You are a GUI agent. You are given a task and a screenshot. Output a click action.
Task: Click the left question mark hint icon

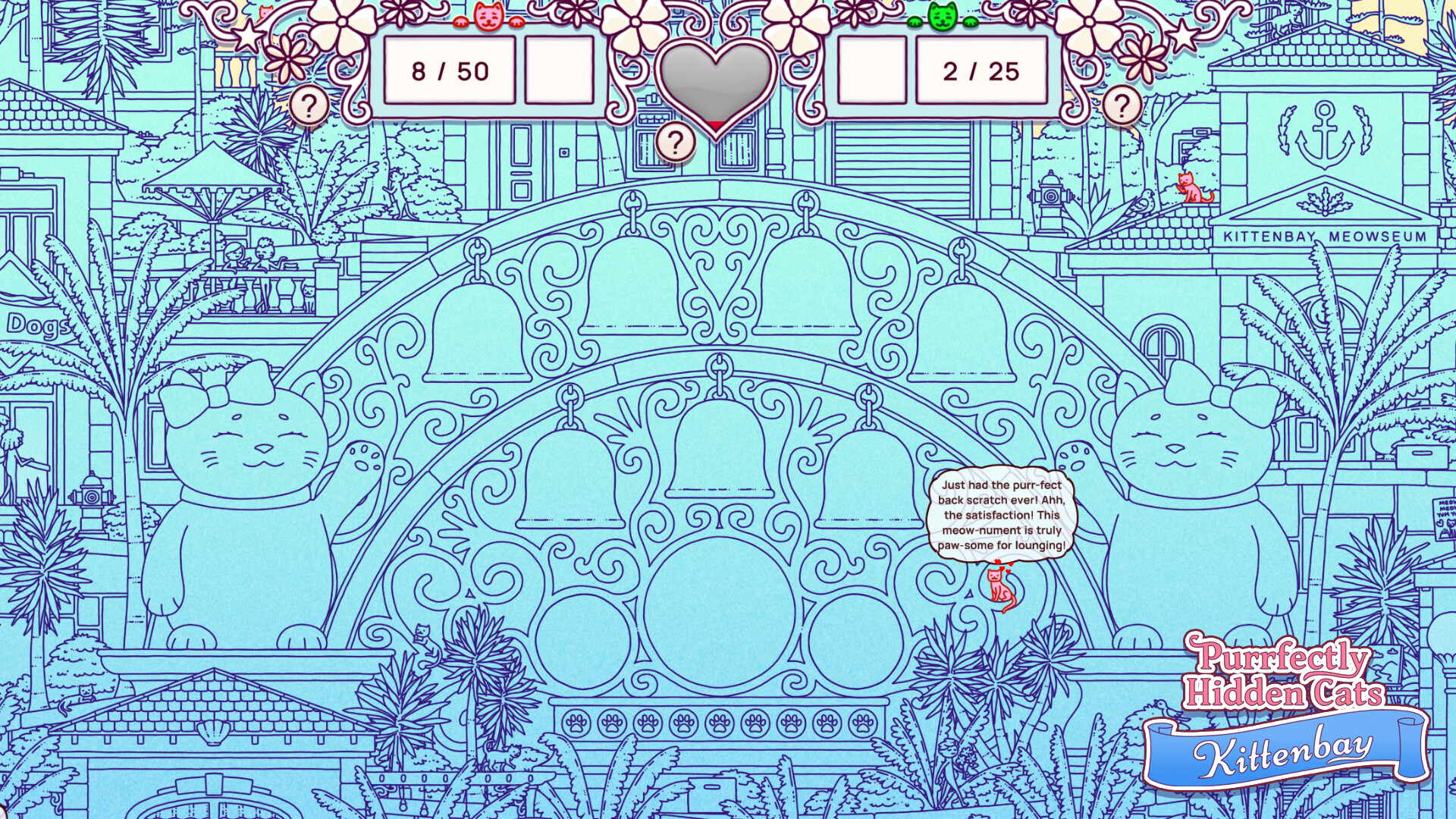309,105
